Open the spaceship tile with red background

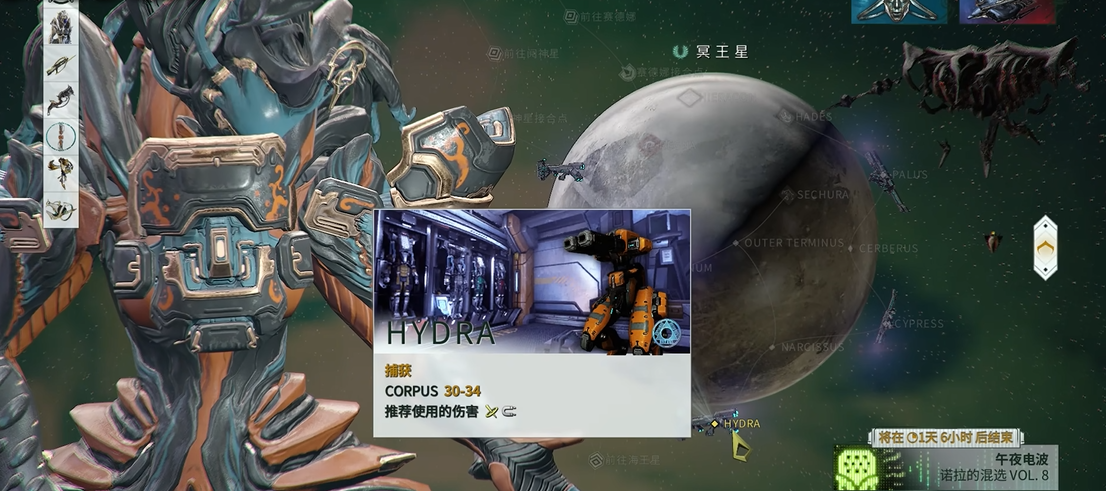(x=1006, y=11)
